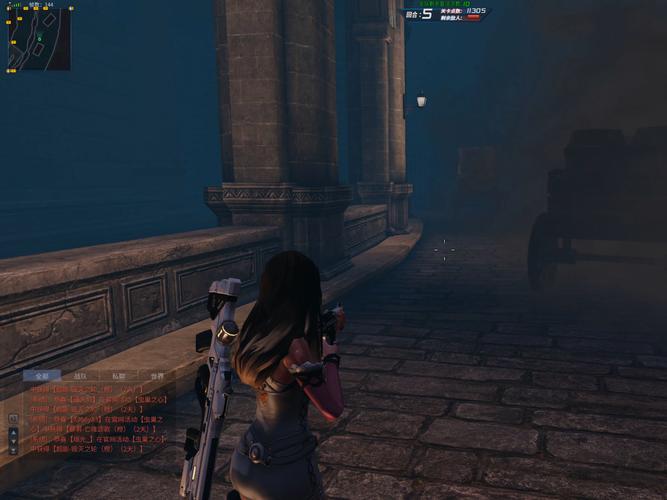
Task: Click the chat scroll-down arrow button
Action: (x=13, y=439)
